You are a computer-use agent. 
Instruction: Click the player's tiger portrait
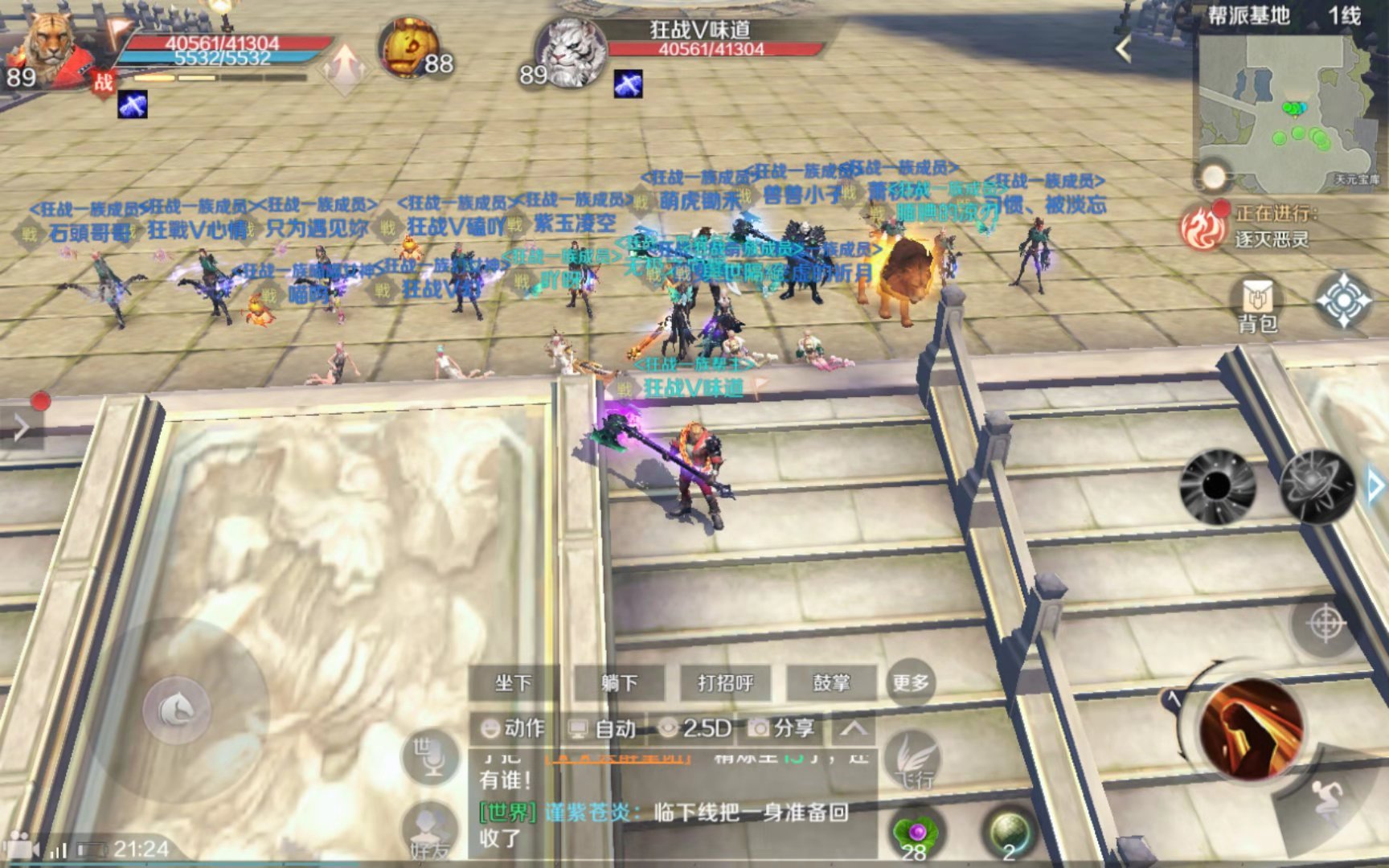50,48
